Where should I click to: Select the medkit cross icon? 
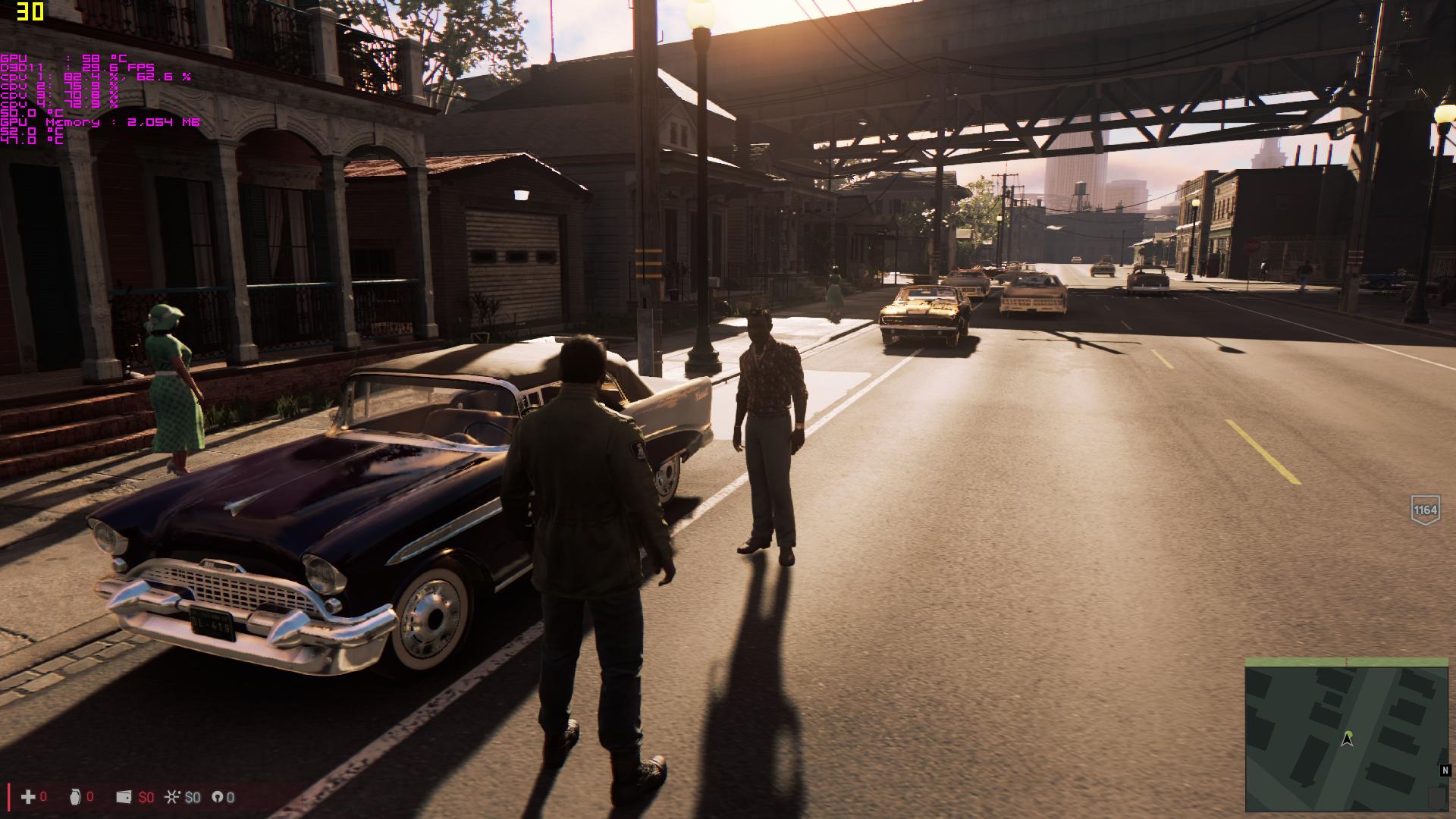click(28, 796)
